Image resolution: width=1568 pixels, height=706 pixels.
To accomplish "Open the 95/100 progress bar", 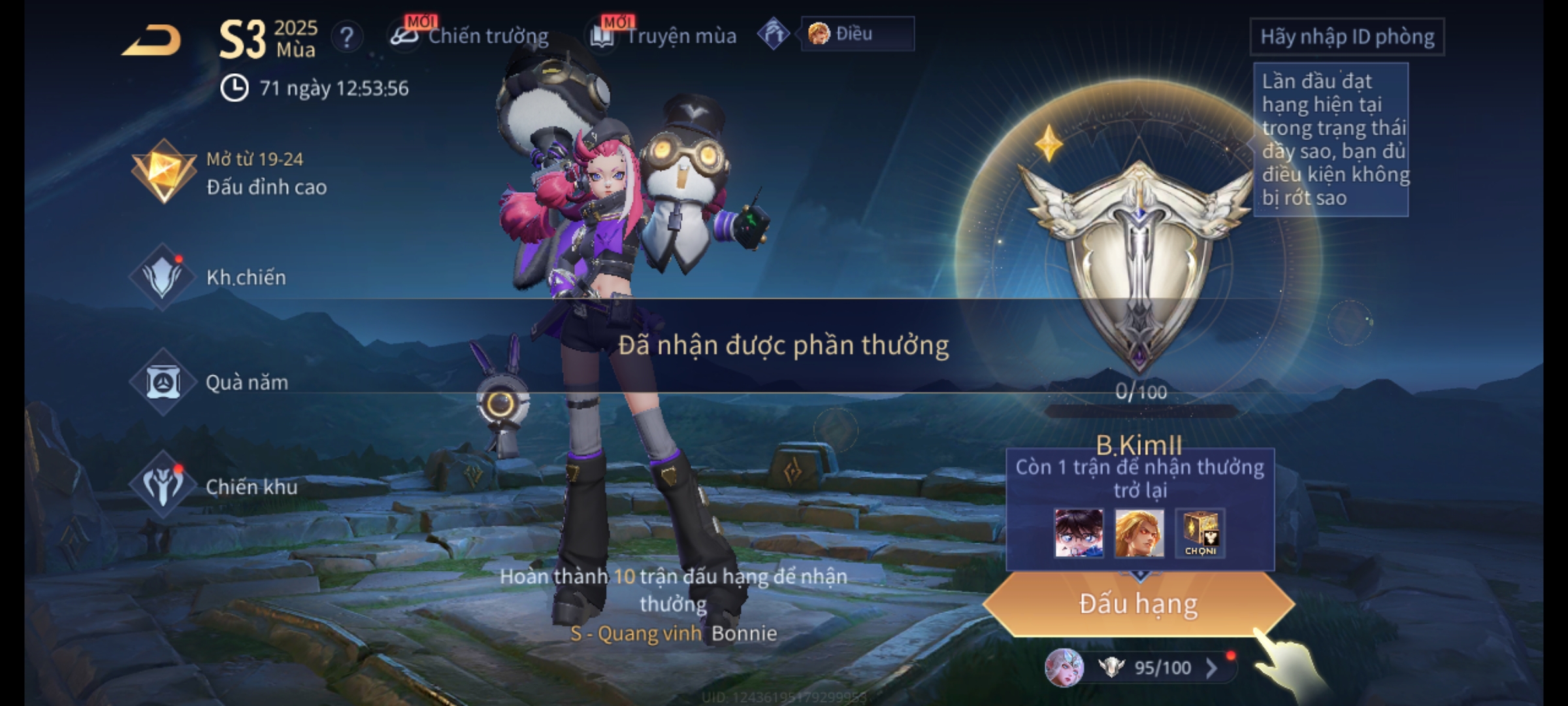I will pos(1162,667).
